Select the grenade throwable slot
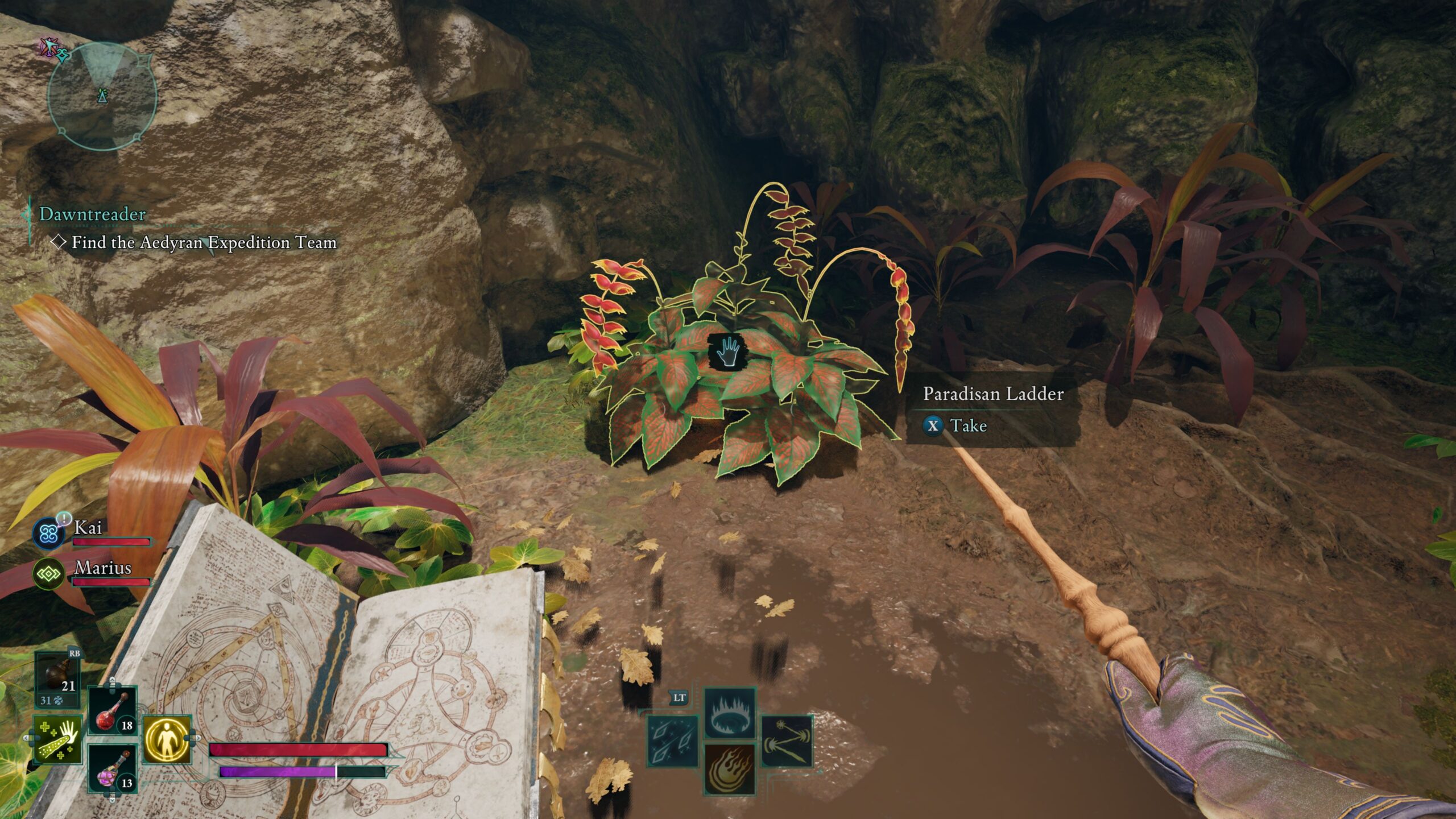Viewport: 1456px width, 819px height. click(x=57, y=679)
